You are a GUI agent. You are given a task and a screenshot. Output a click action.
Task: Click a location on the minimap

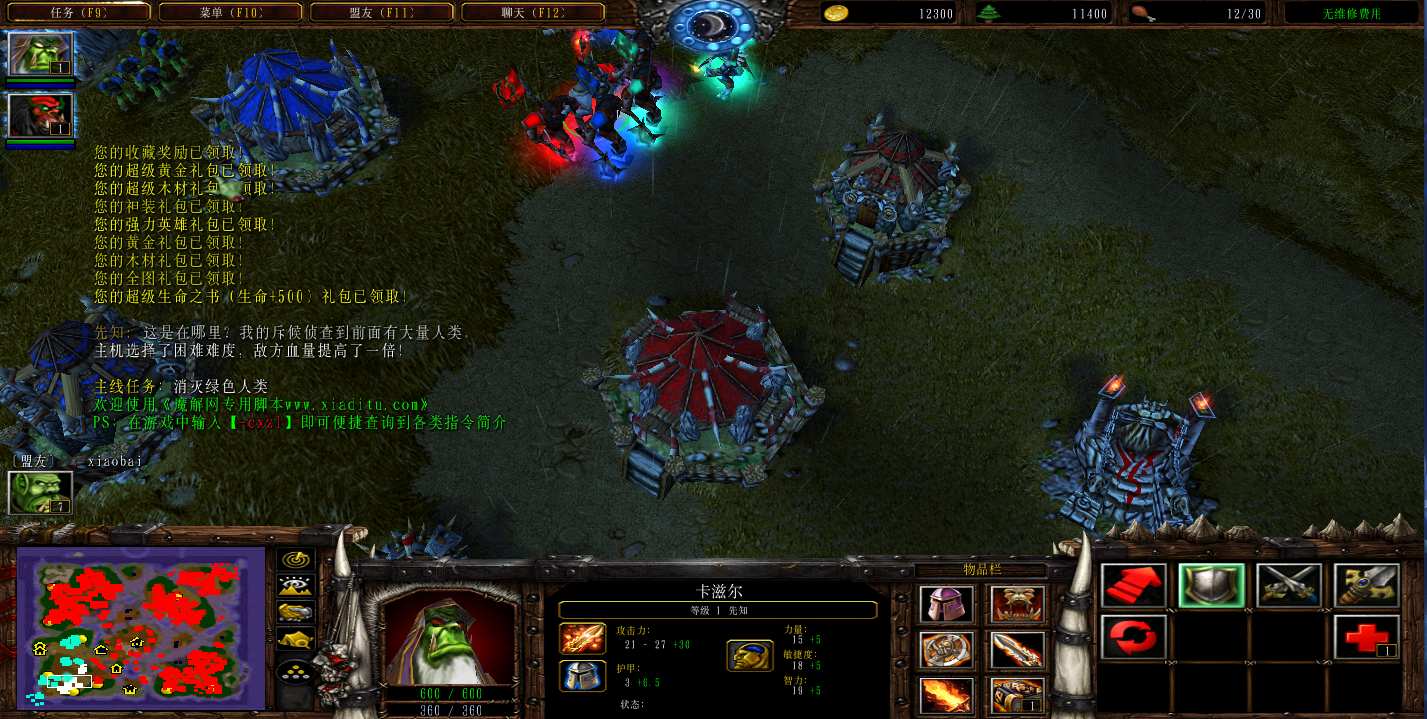click(140, 626)
